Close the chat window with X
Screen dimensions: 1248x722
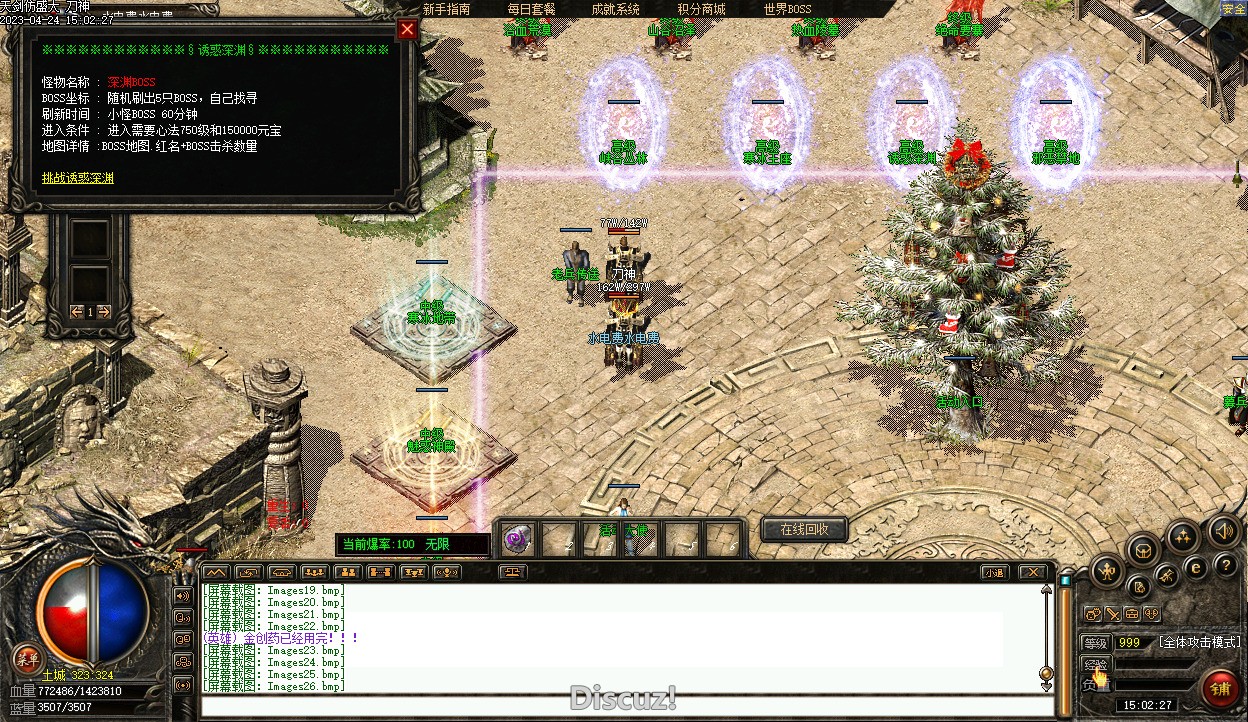pyautogui.click(x=1031, y=573)
